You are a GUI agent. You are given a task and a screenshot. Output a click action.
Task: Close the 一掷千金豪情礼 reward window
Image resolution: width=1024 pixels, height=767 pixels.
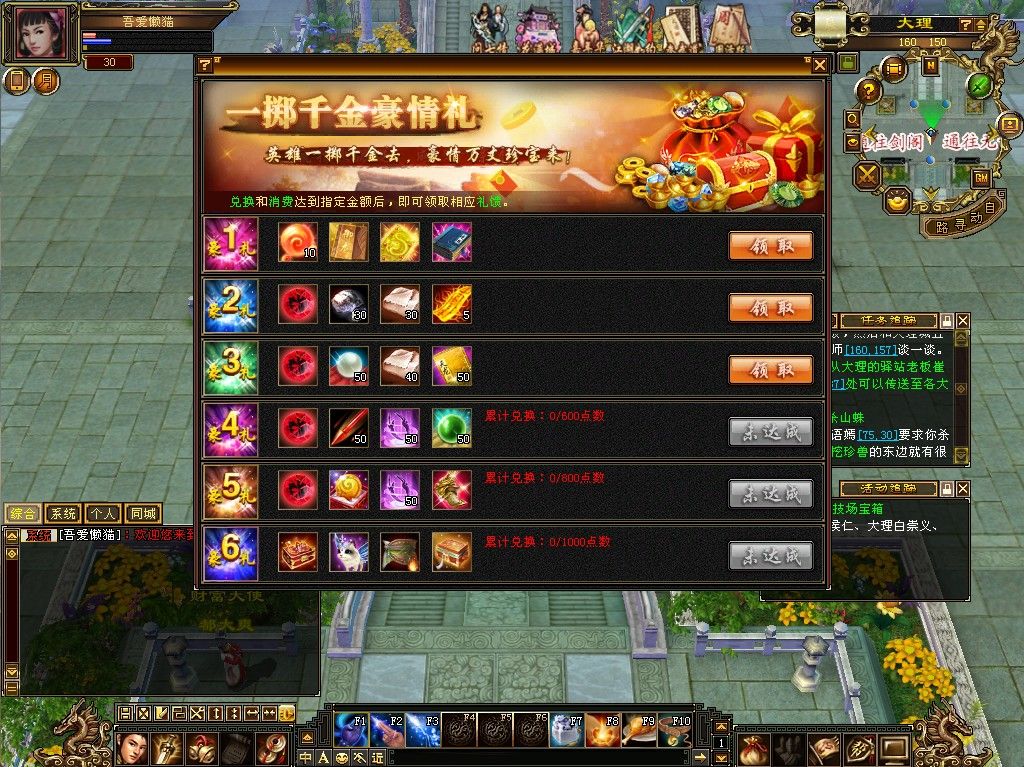point(820,65)
